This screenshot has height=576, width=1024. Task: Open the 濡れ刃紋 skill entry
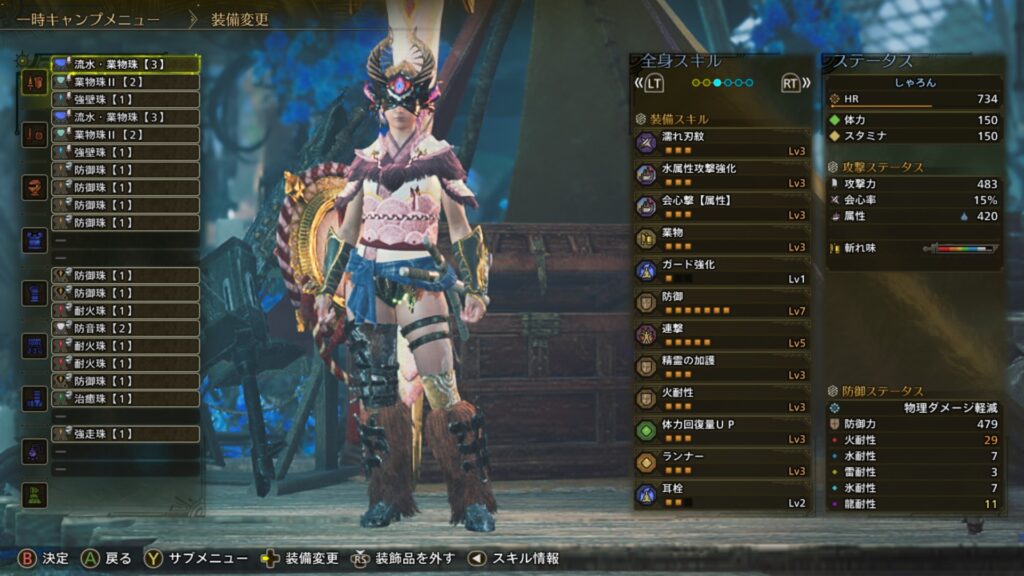coord(721,143)
